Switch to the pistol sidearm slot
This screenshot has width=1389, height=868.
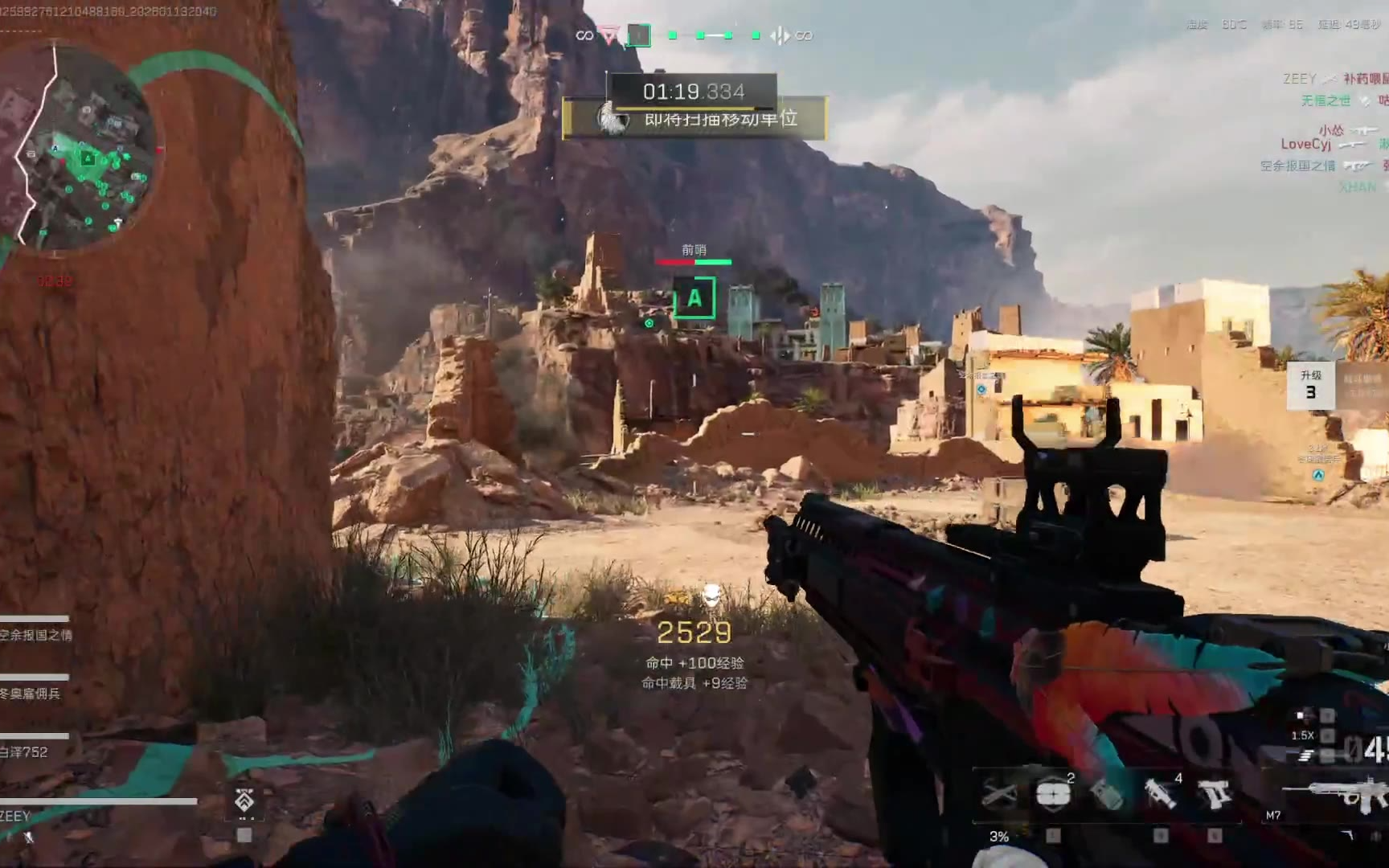1214,794
